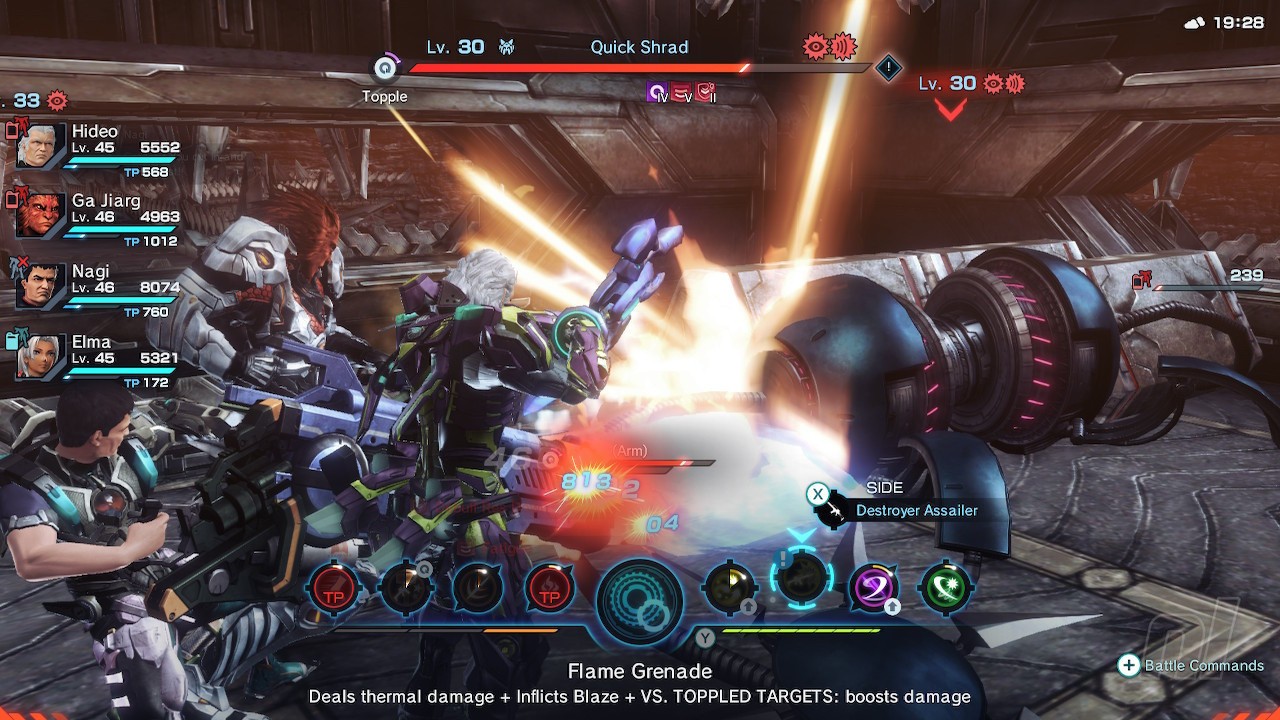Choose Ga Jiarg's party portrait

tap(42, 216)
